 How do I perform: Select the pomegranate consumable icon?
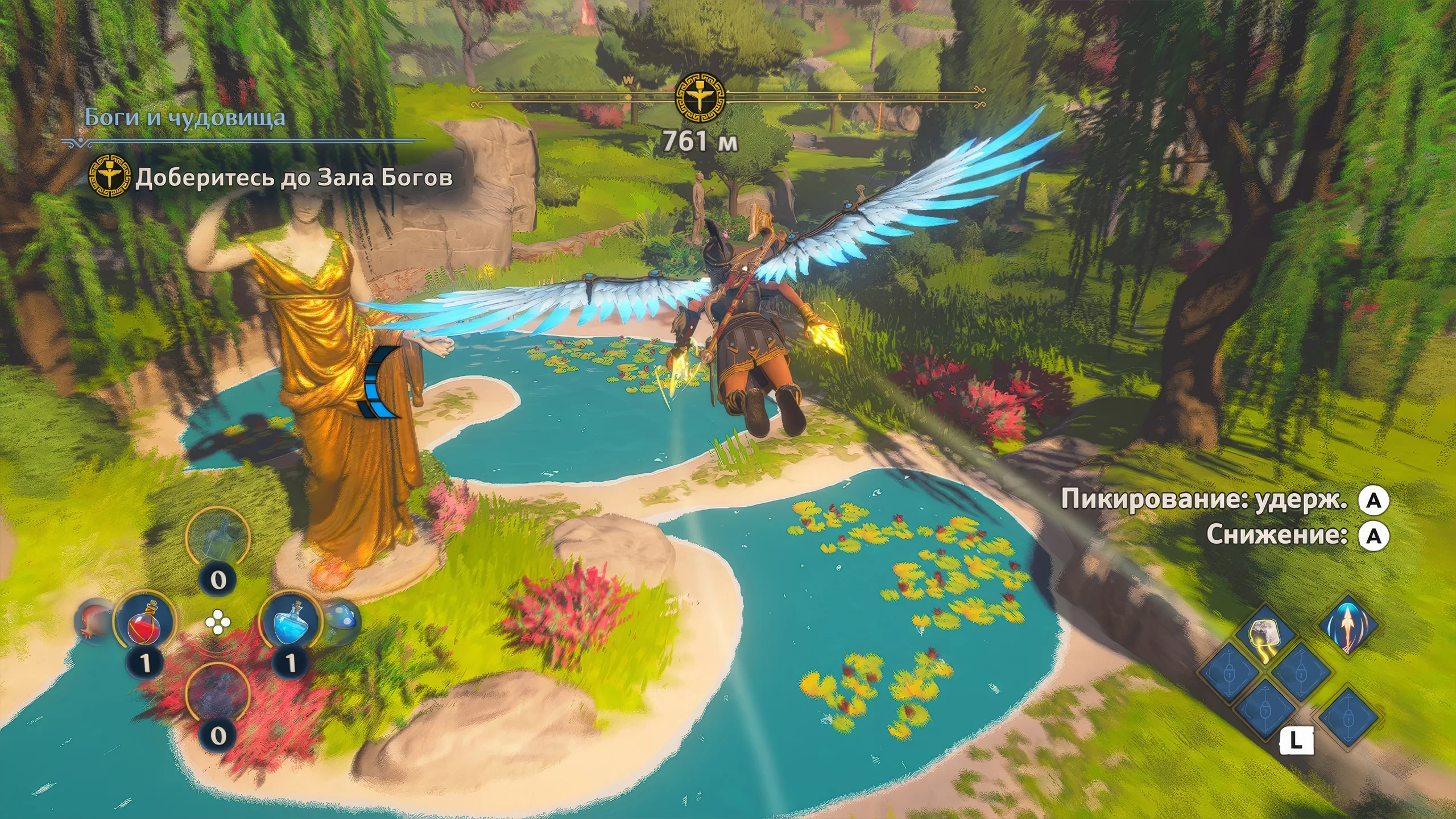[x=92, y=621]
